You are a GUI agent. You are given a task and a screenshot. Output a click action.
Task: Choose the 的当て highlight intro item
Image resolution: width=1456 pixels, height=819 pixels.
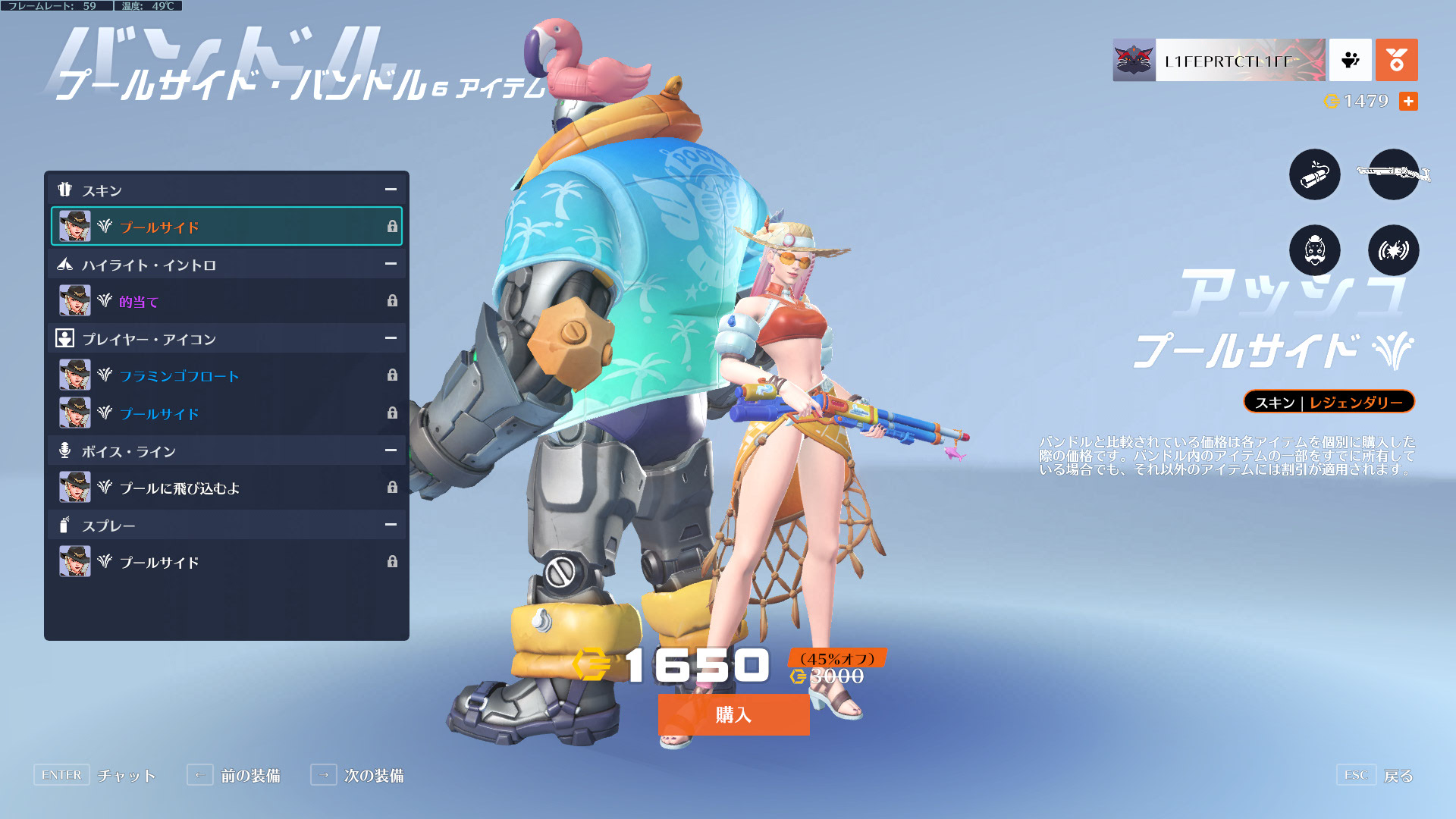click(226, 301)
